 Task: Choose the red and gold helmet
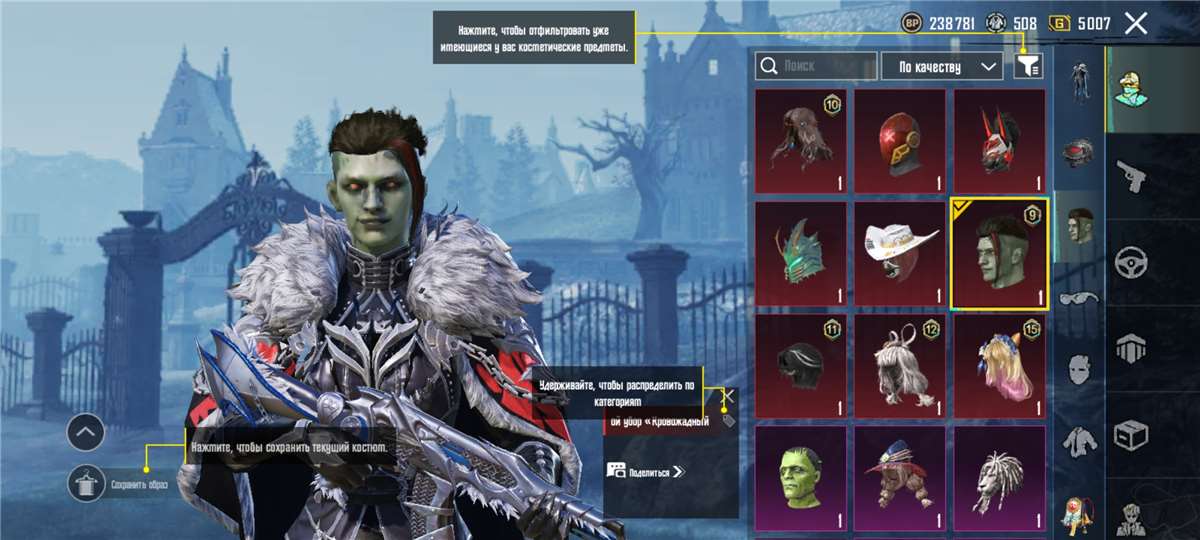(x=899, y=141)
